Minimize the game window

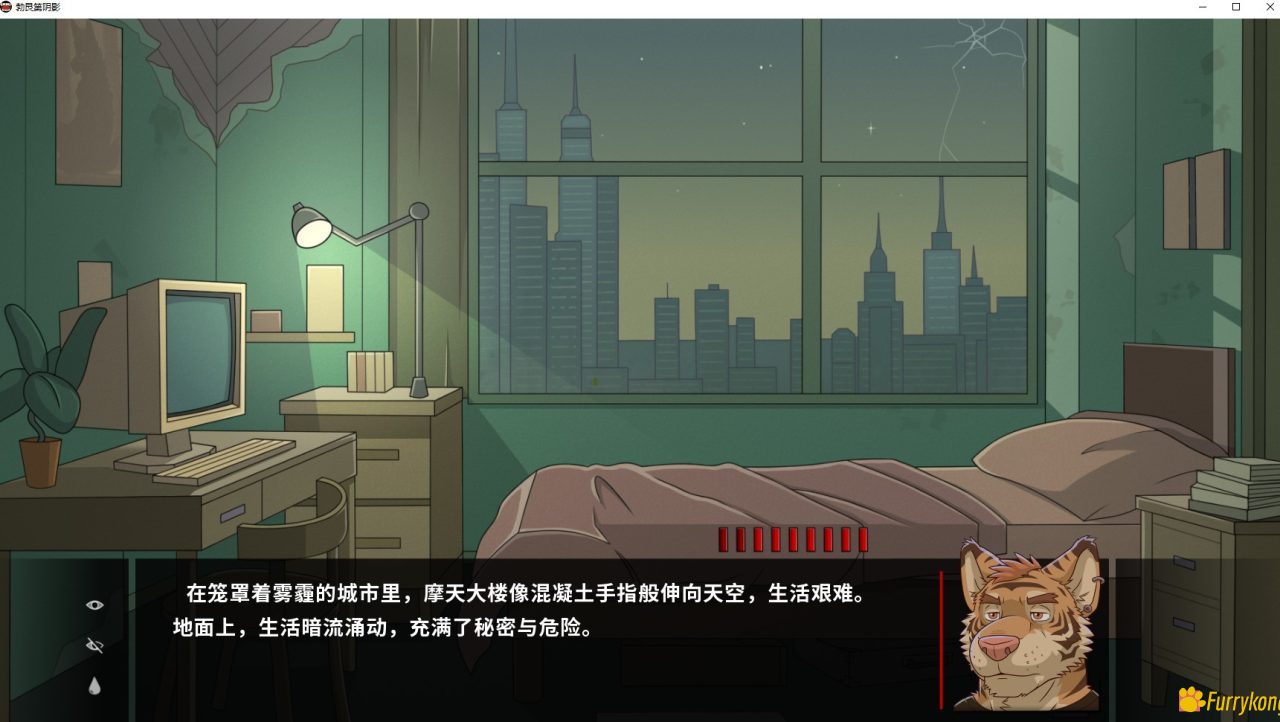pyautogui.click(x=1202, y=8)
